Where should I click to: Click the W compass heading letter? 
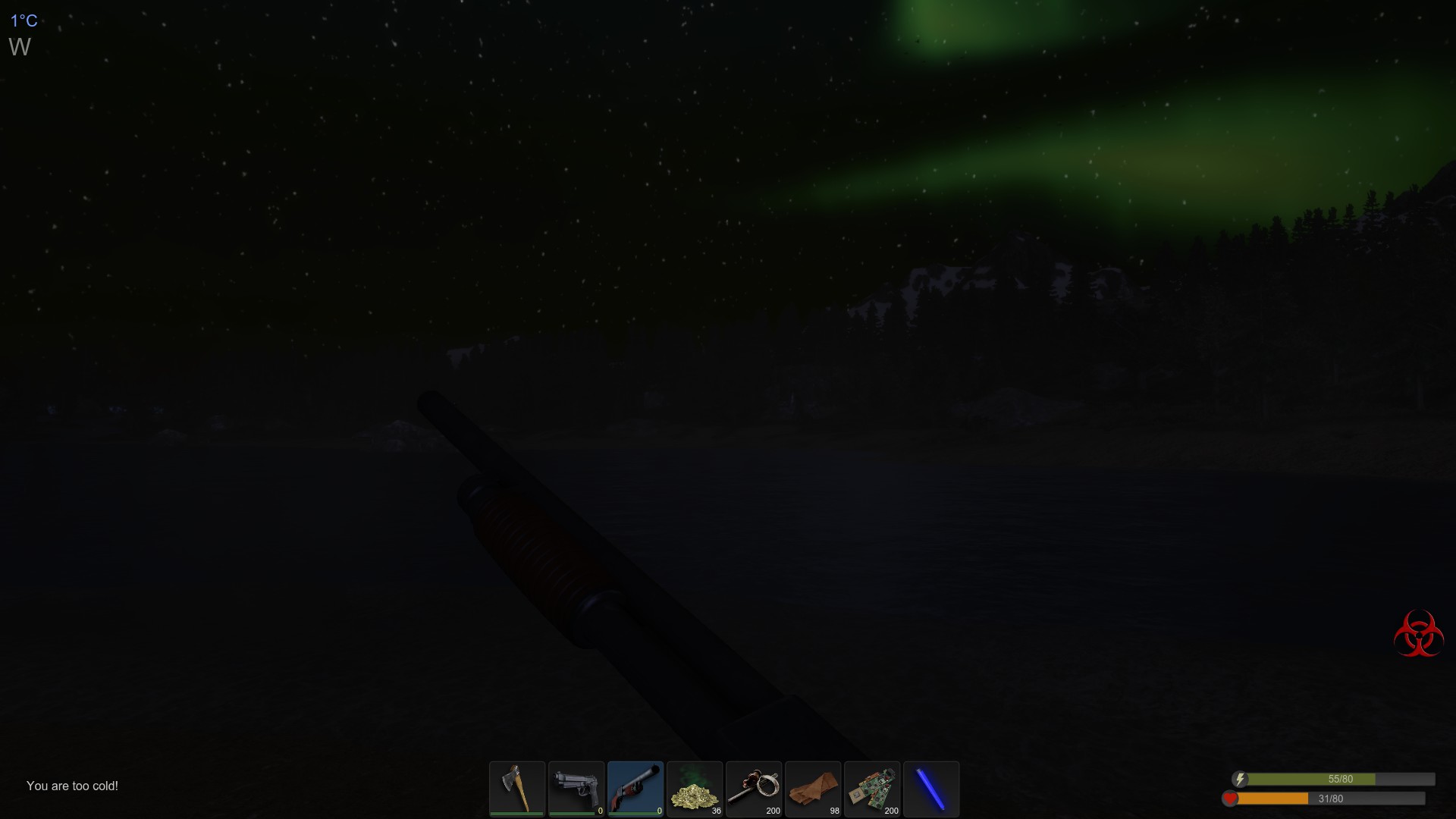[20, 48]
